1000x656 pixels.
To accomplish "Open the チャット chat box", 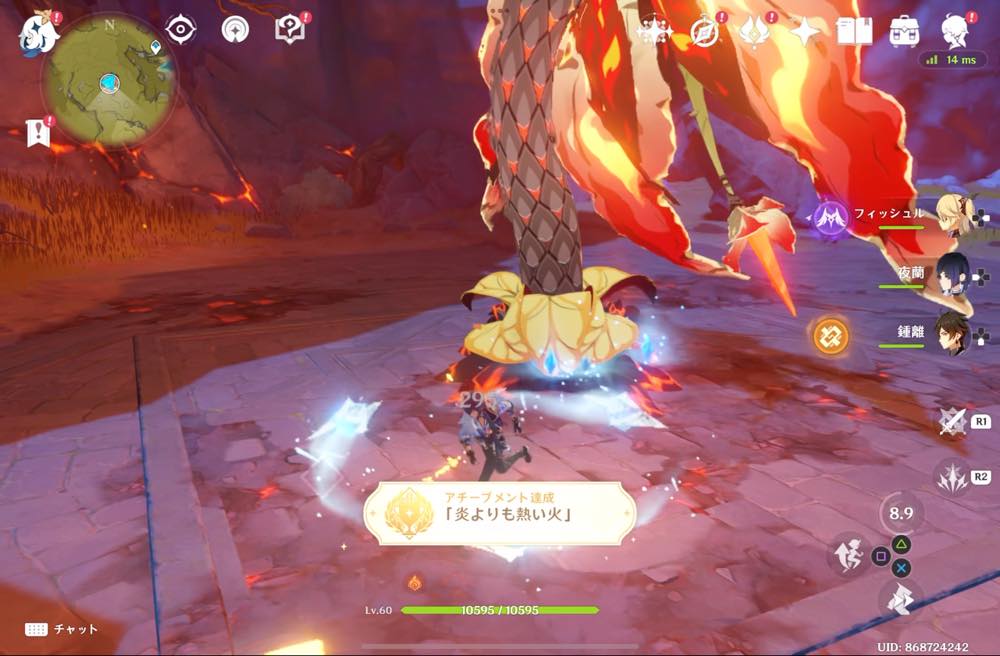I will click(x=62, y=629).
